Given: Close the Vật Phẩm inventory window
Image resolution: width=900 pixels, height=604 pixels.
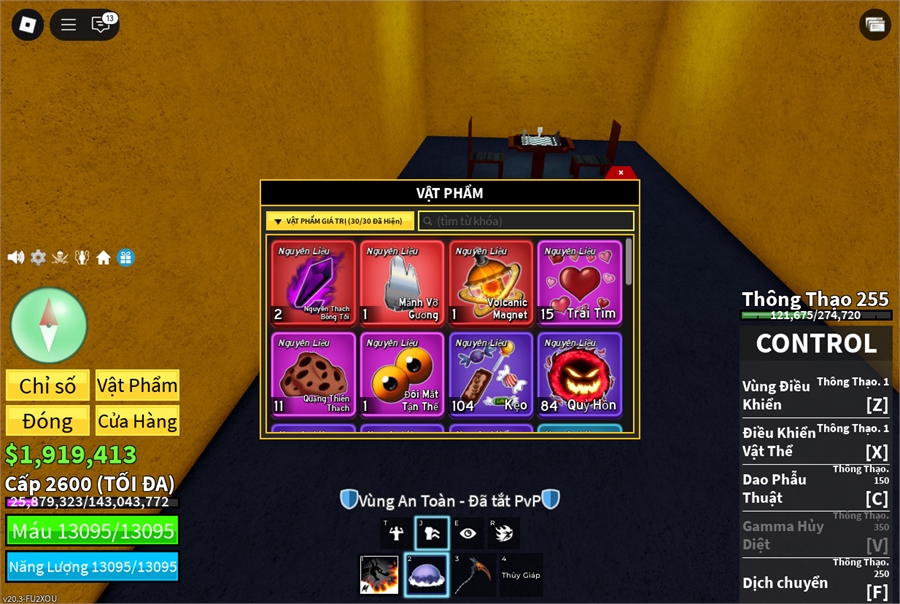Looking at the screenshot, I should 621,172.
